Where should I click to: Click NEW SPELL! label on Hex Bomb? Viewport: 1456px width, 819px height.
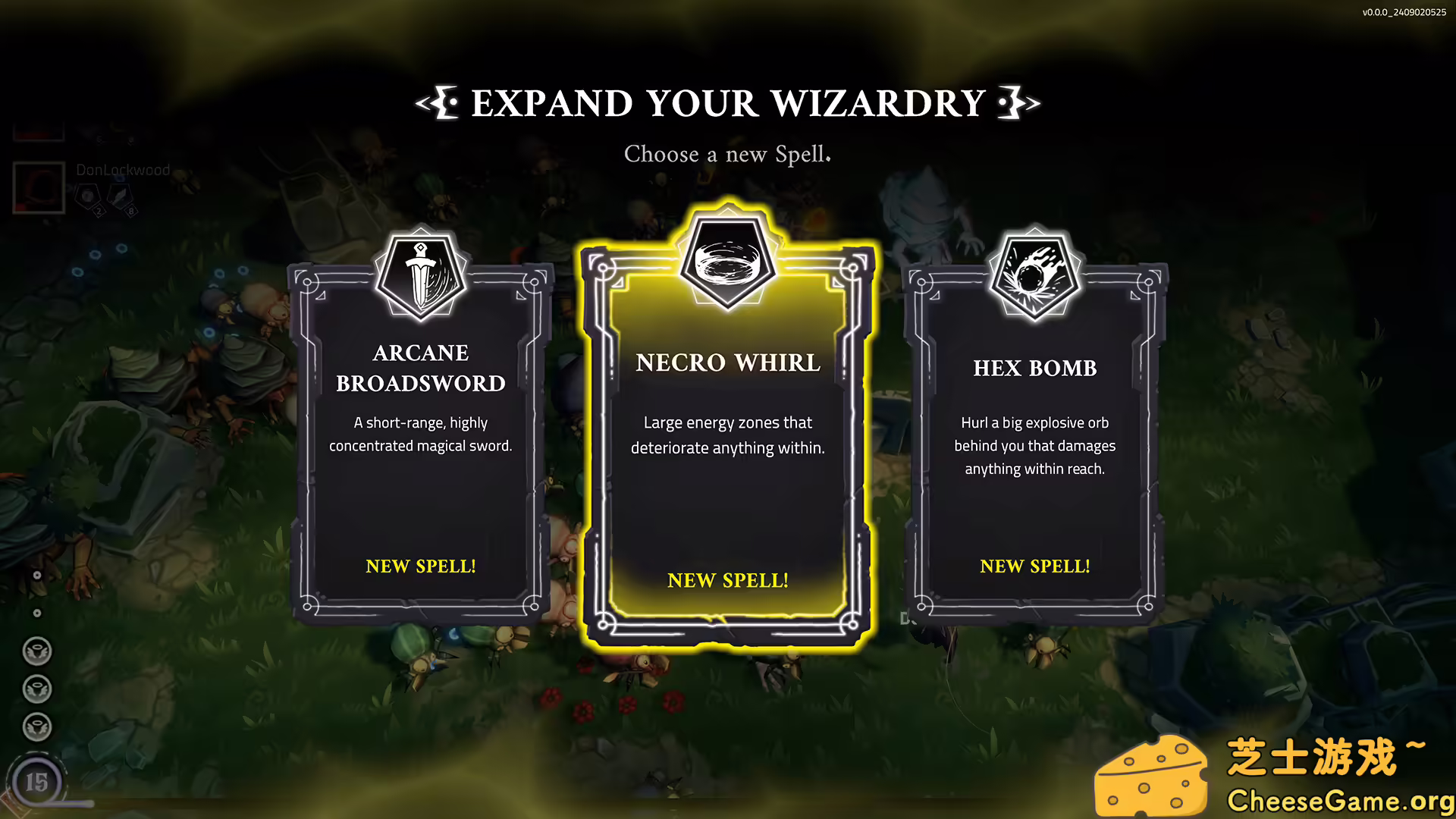tap(1034, 566)
